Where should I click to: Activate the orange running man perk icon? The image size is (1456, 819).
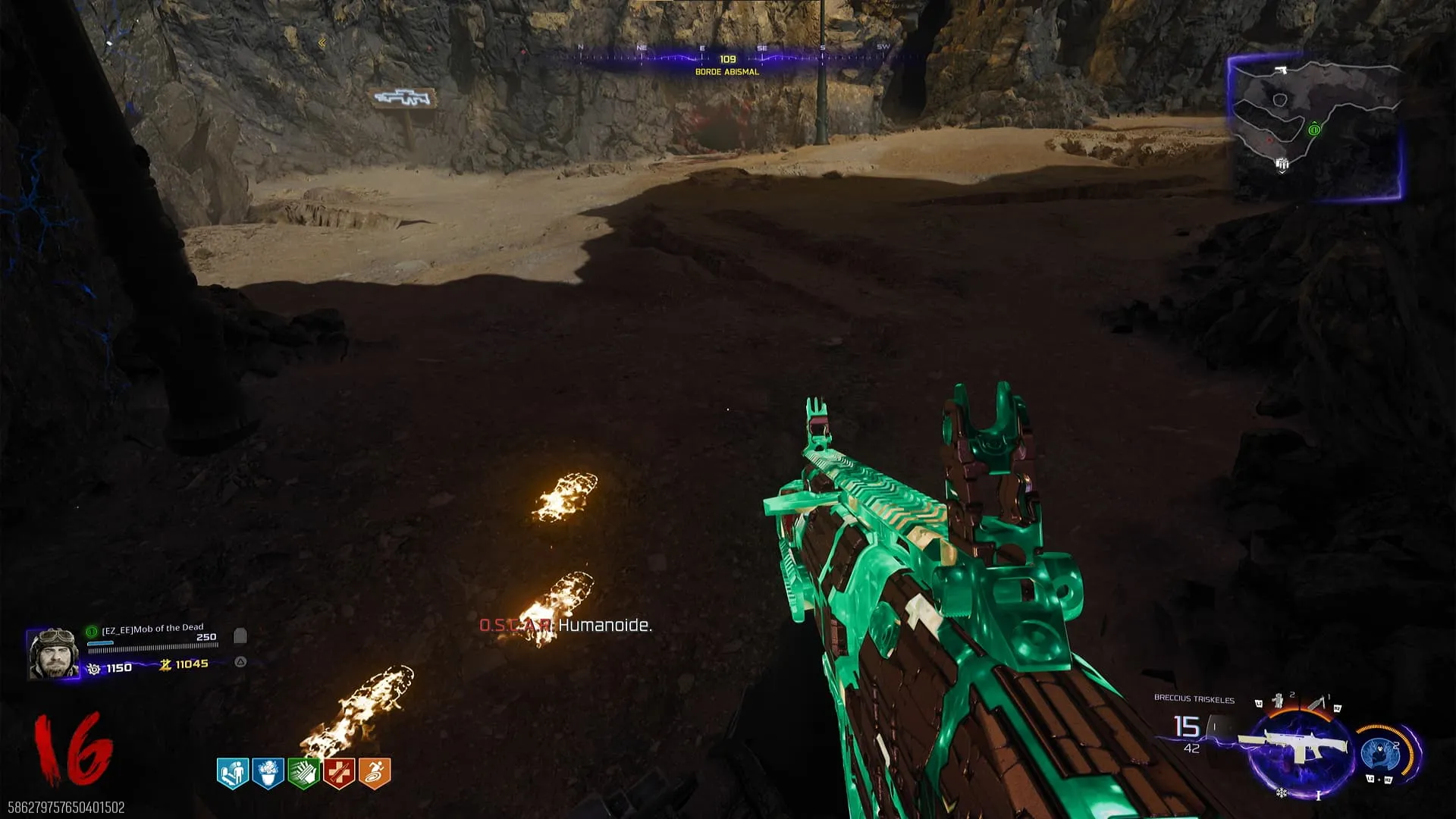(375, 773)
